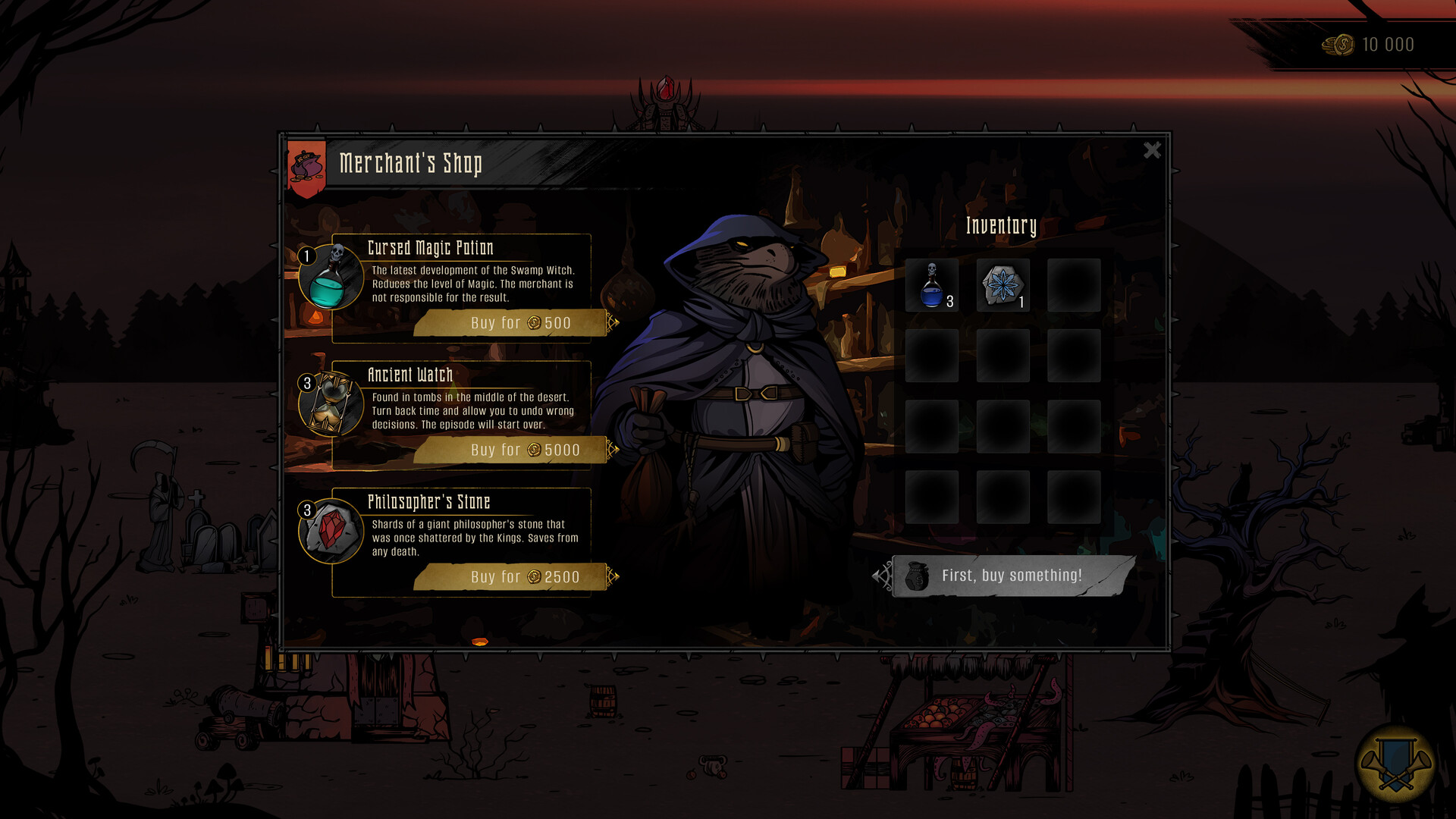Image resolution: width=1456 pixels, height=819 pixels.
Task: Select the blue potion in the inventory
Action: tap(931, 286)
